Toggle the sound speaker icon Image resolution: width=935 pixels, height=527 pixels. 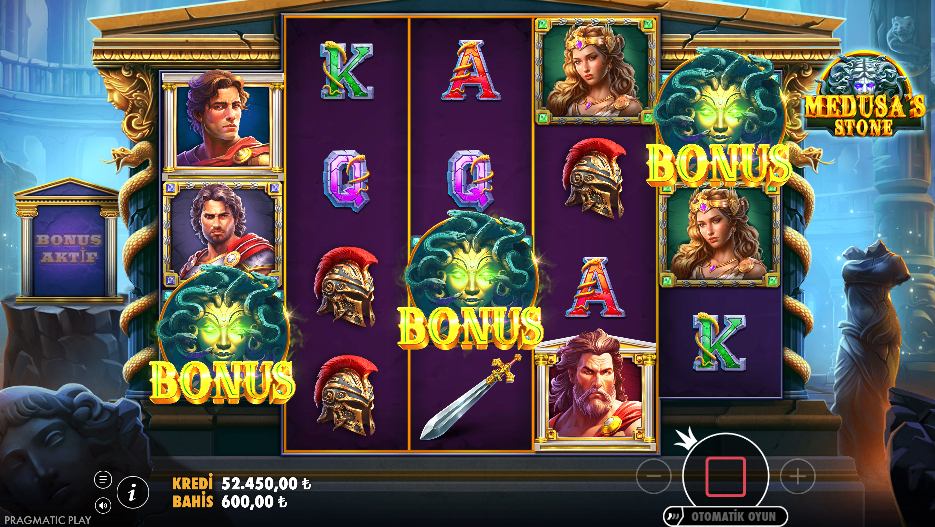pyautogui.click(x=103, y=504)
